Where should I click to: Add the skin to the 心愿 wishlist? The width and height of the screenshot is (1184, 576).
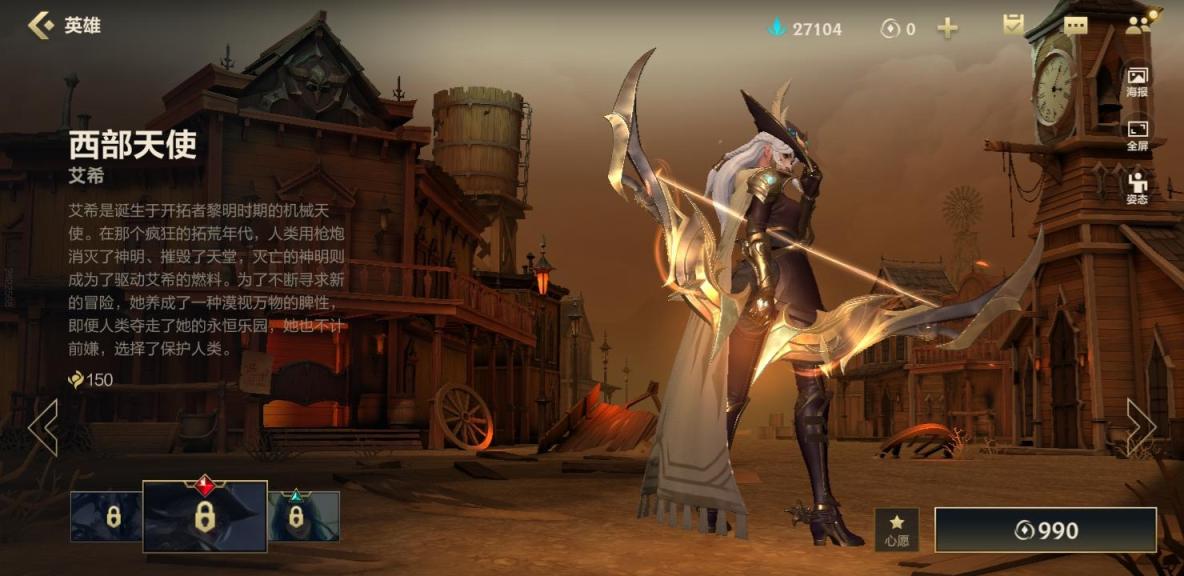897,530
